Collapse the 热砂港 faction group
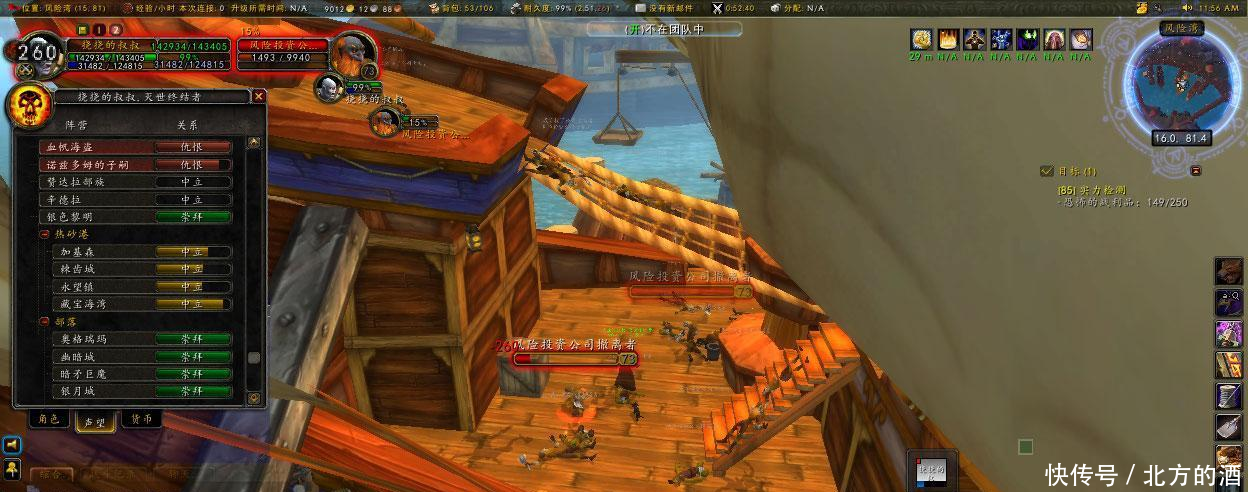Image resolution: width=1248 pixels, height=492 pixels. pos(45,234)
